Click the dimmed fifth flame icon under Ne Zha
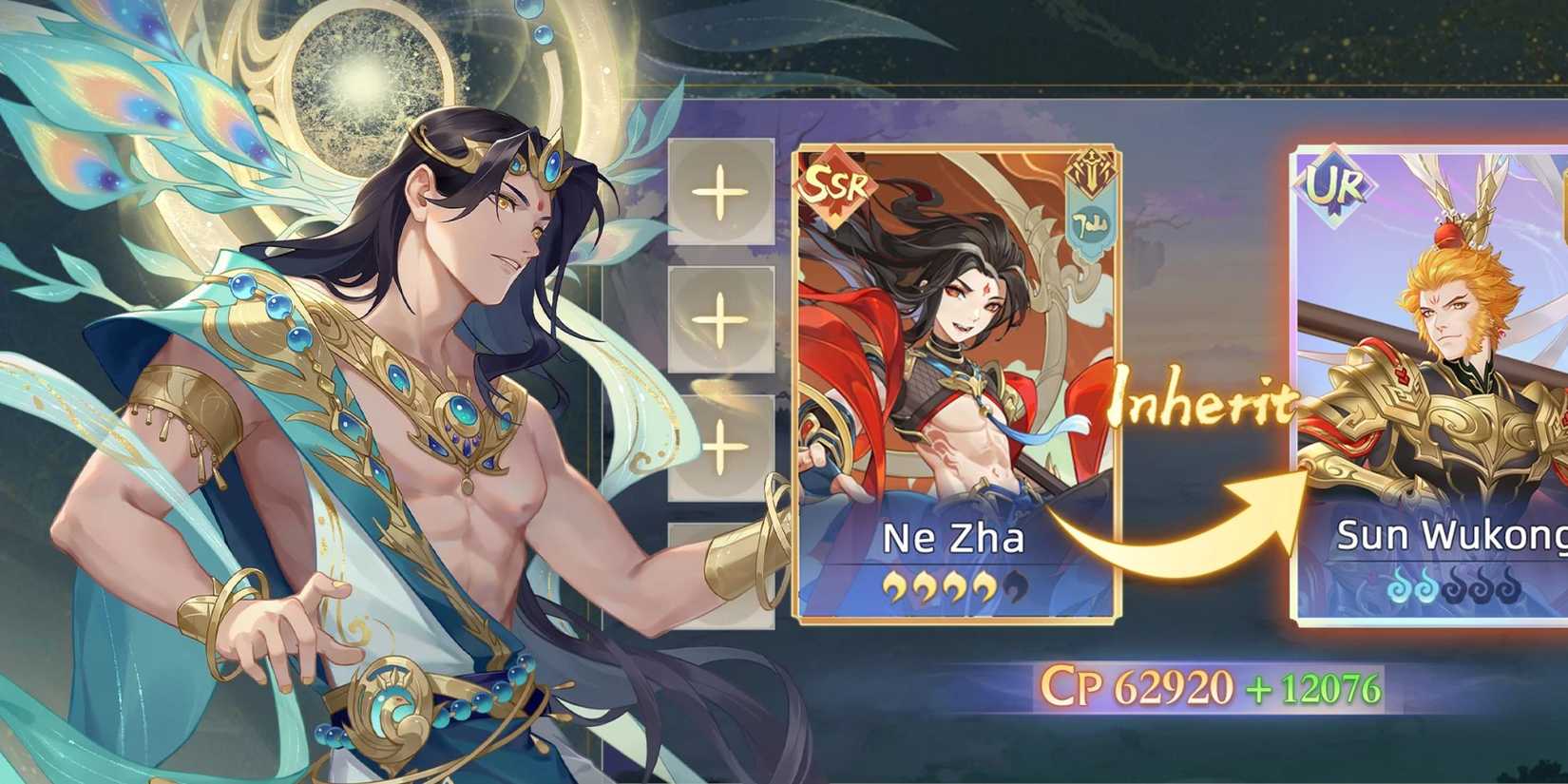The image size is (1568, 784). click(1013, 587)
